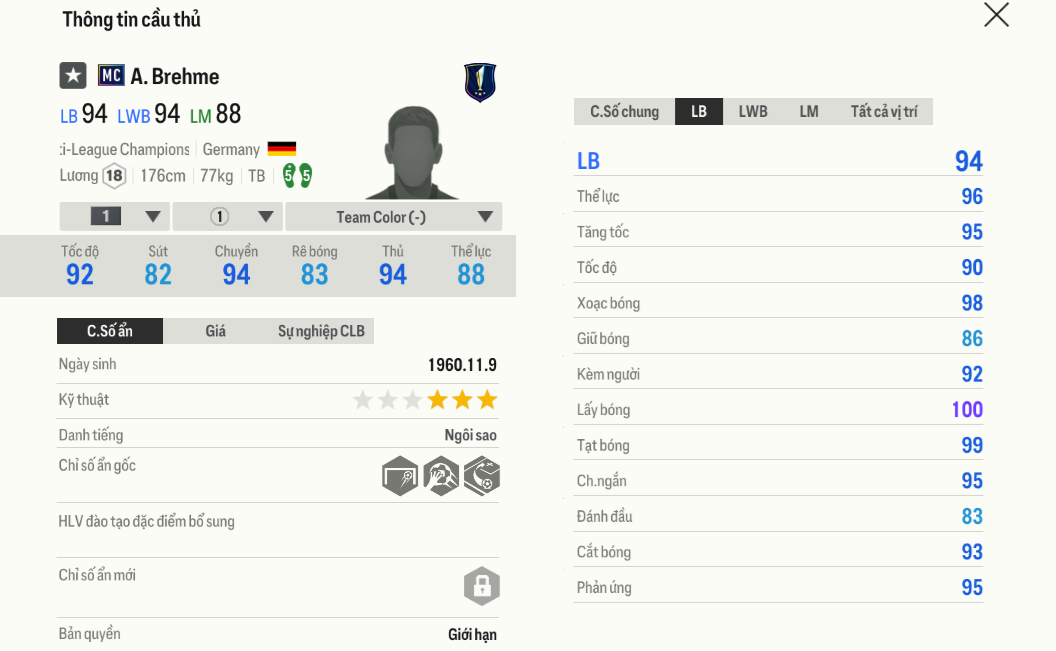This screenshot has height=651, width=1056.
Task: Click the locked new hidden stat slot
Action: click(481, 586)
